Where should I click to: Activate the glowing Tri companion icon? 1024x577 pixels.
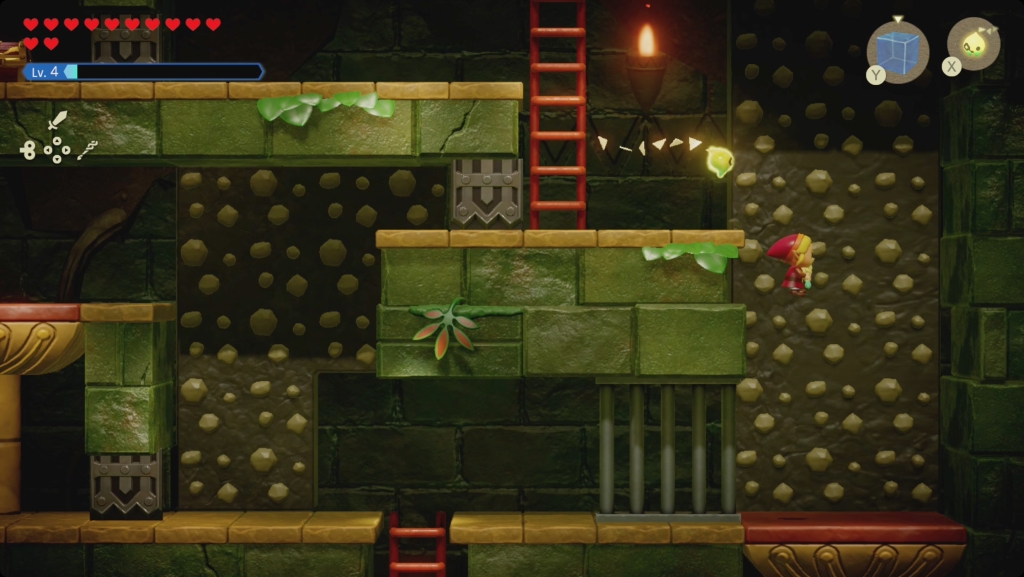tap(973, 44)
